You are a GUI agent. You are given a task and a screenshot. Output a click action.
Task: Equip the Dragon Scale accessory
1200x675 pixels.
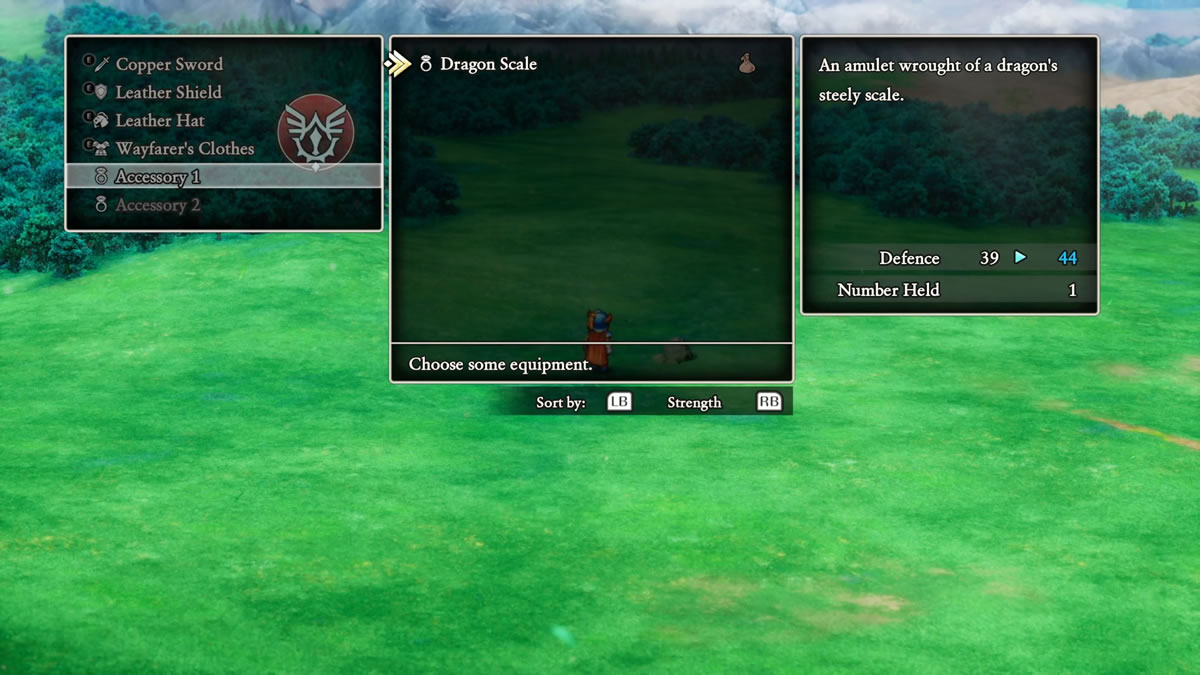(x=488, y=64)
